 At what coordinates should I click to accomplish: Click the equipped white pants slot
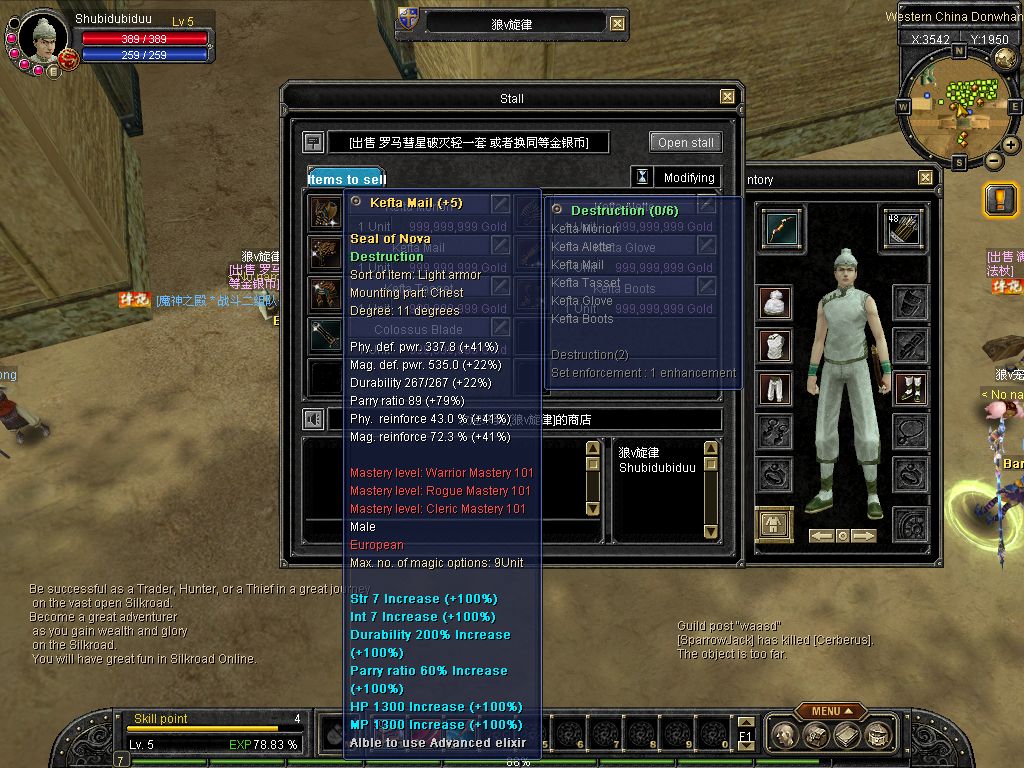775,388
